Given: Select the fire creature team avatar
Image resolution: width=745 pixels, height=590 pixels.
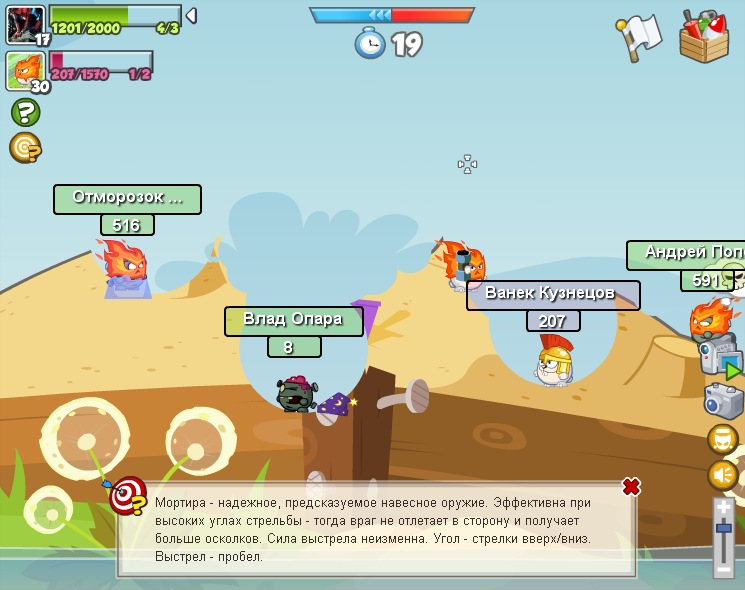Looking at the screenshot, I should pos(25,70).
